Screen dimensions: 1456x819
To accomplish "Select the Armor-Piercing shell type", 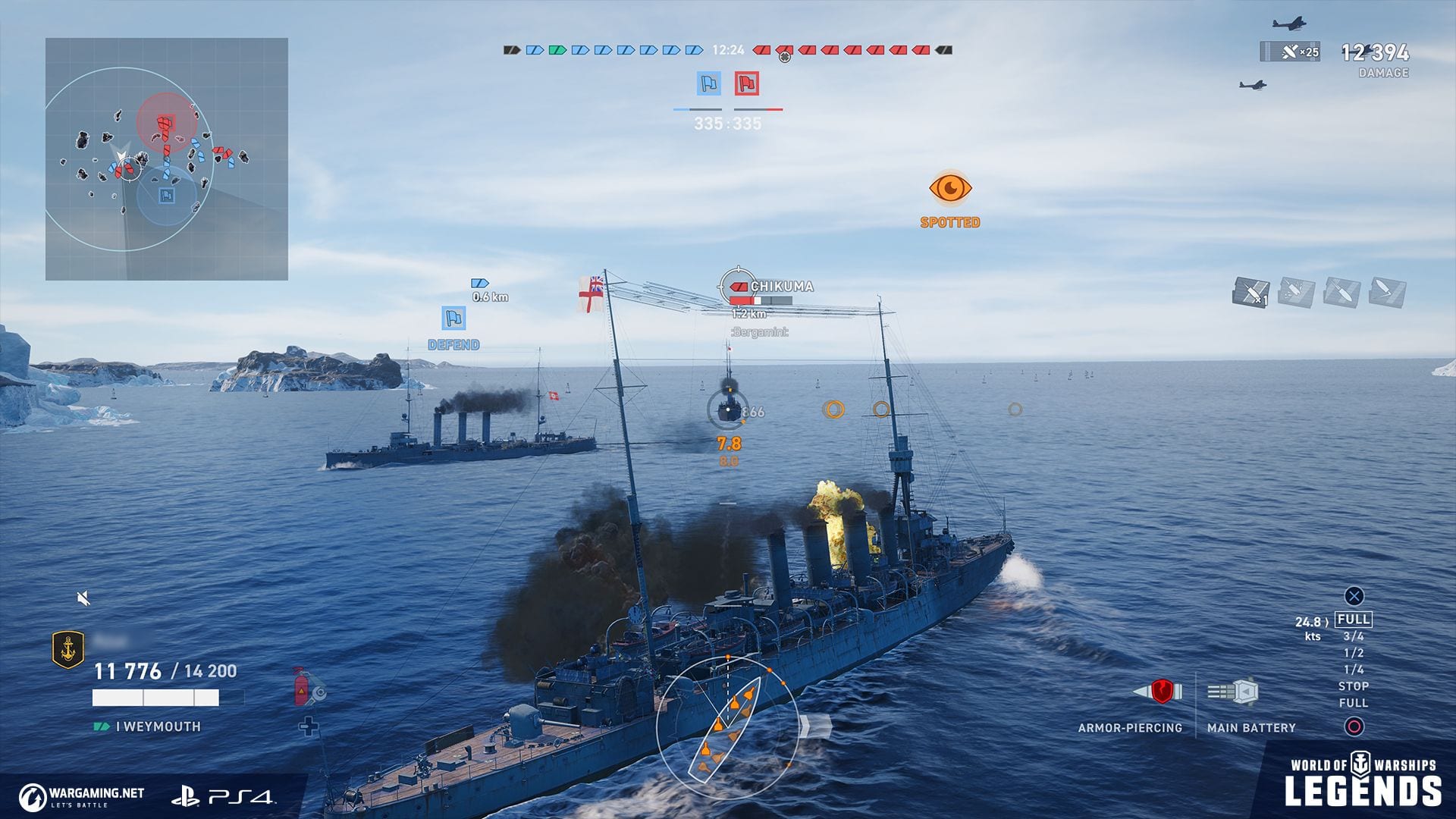I will [x=1159, y=692].
